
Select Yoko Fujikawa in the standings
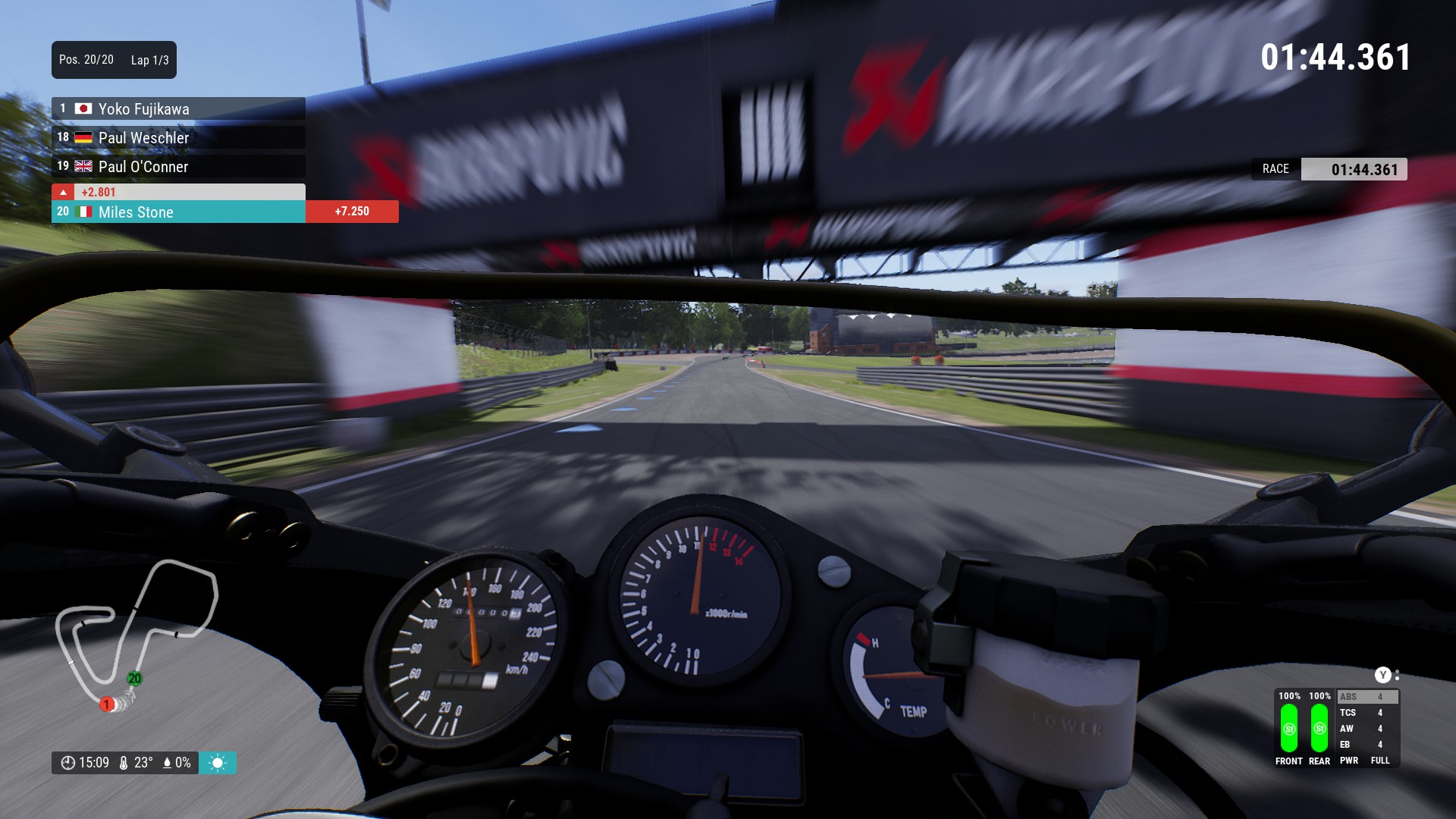178,108
